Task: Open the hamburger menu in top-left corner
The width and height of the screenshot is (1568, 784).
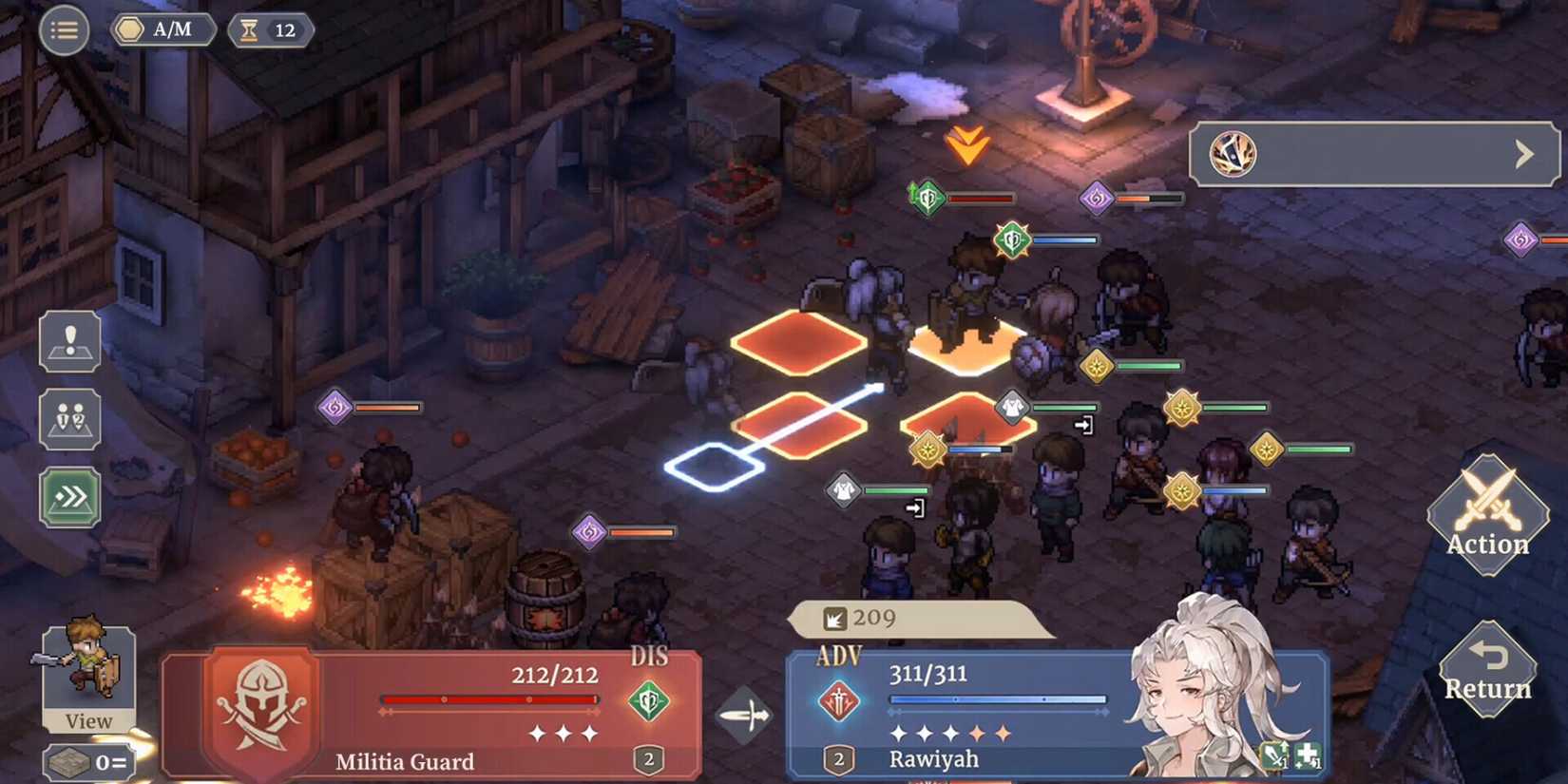Action: 64,29
